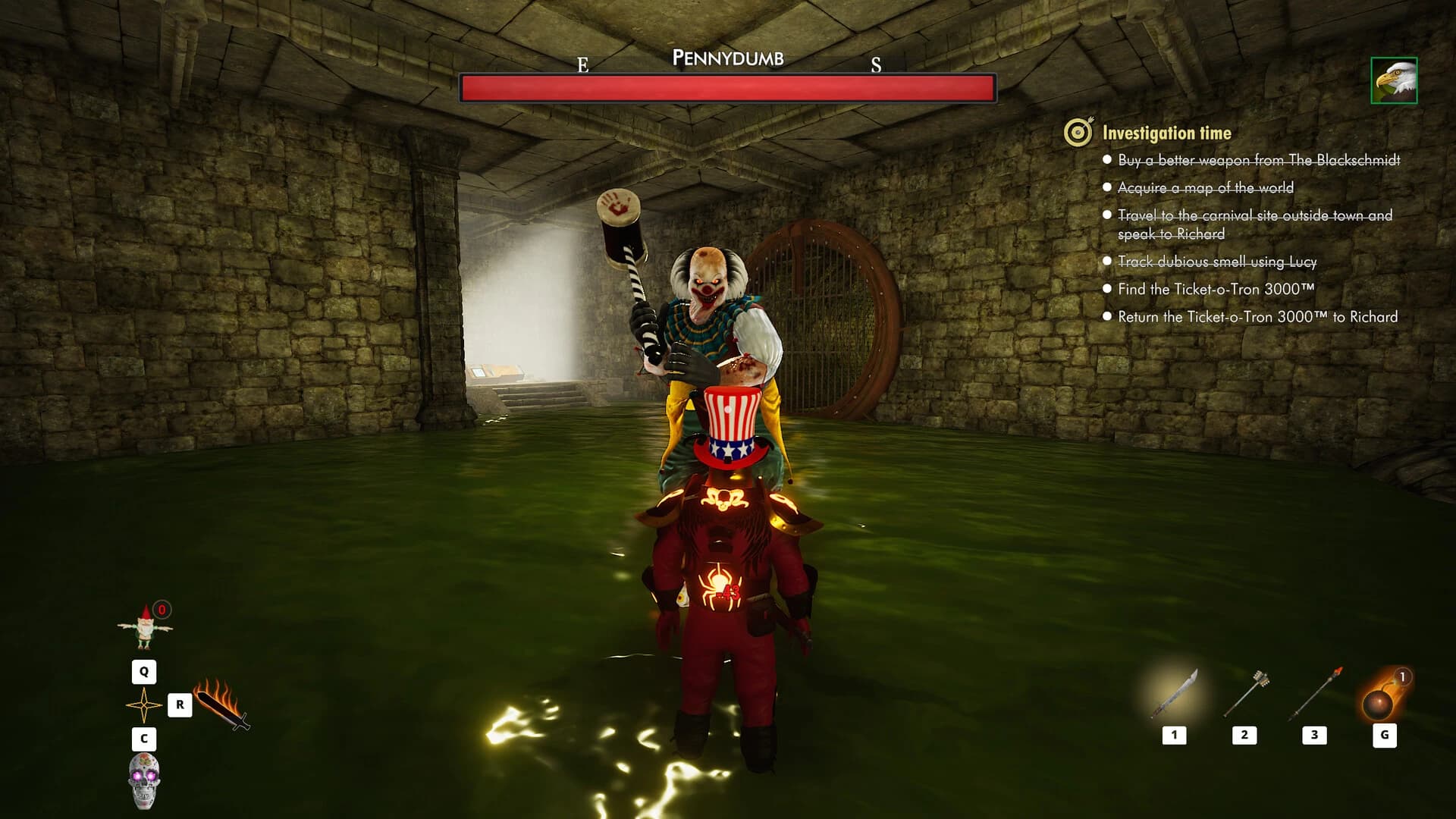Select the E marker on the compass bar
This screenshot has height=819, width=1456.
(x=582, y=64)
